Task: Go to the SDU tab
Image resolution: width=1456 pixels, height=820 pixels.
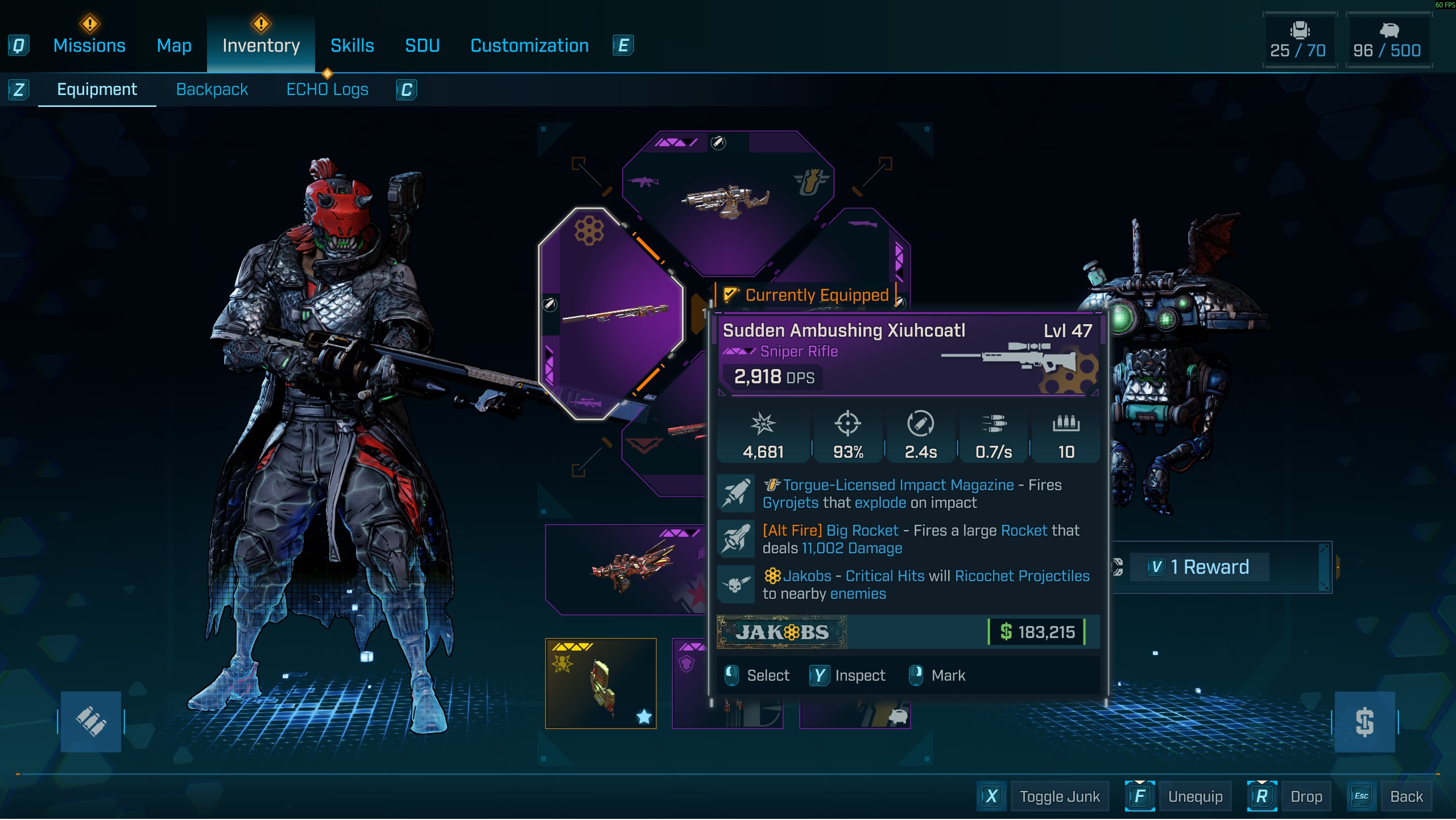Action: coord(422,45)
